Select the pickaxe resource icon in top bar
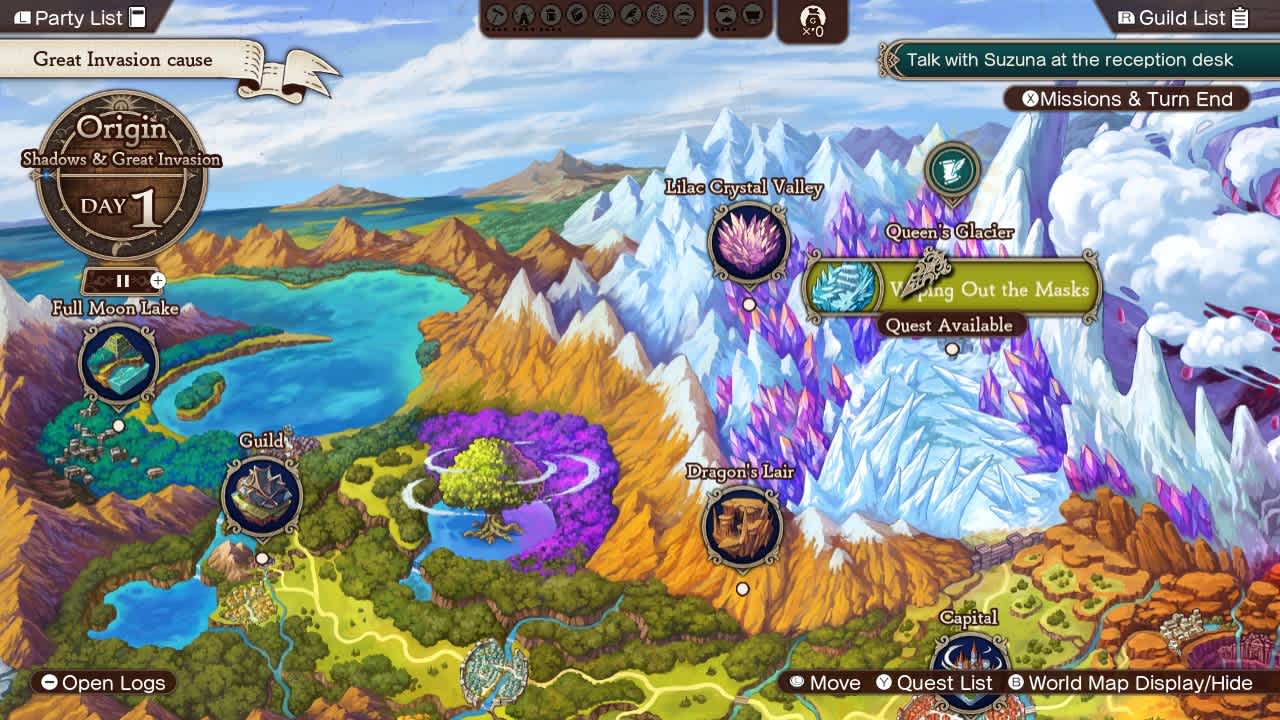Screen dimensions: 1280x720 (496, 16)
